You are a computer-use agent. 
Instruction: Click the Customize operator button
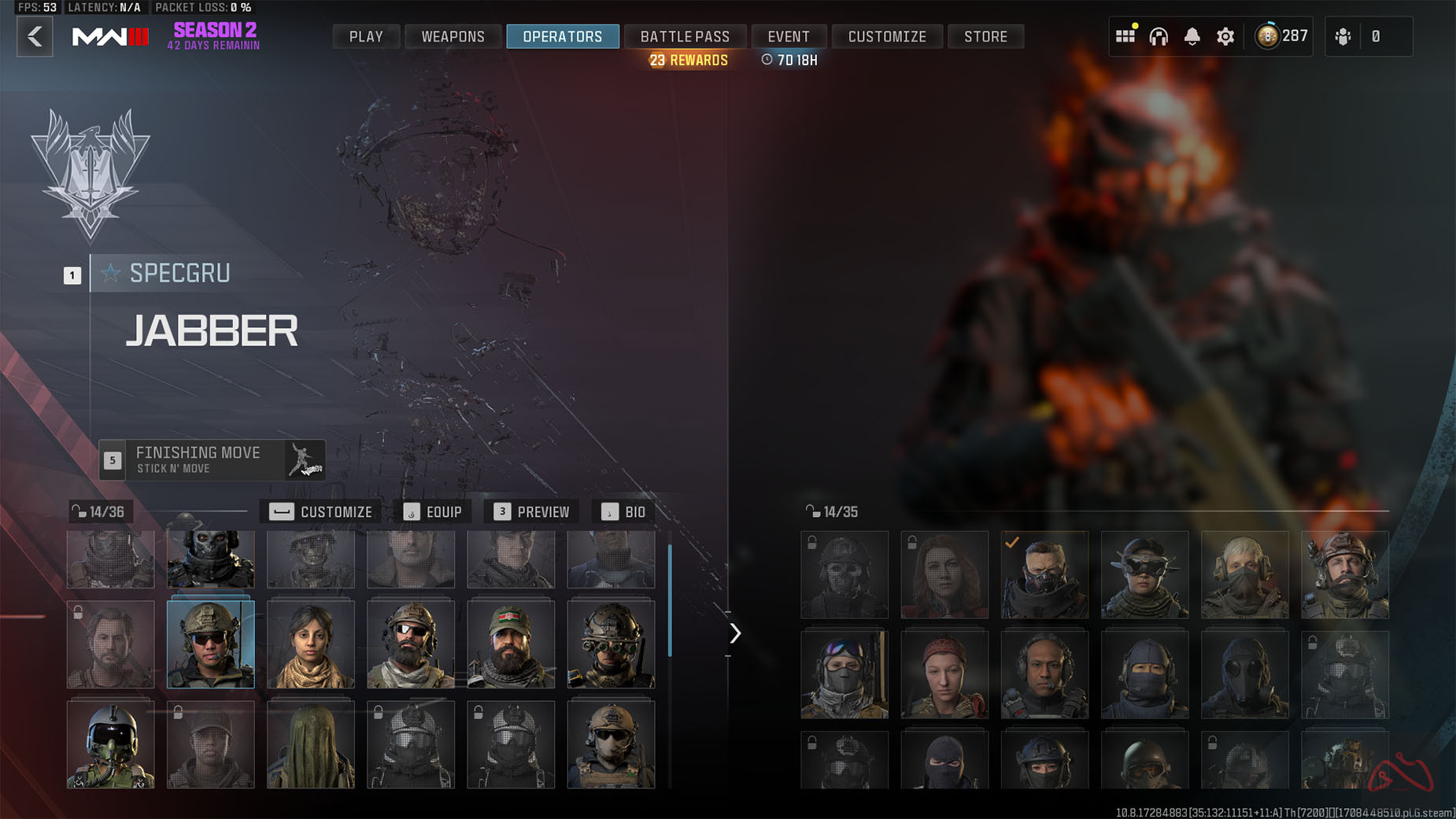pos(320,512)
